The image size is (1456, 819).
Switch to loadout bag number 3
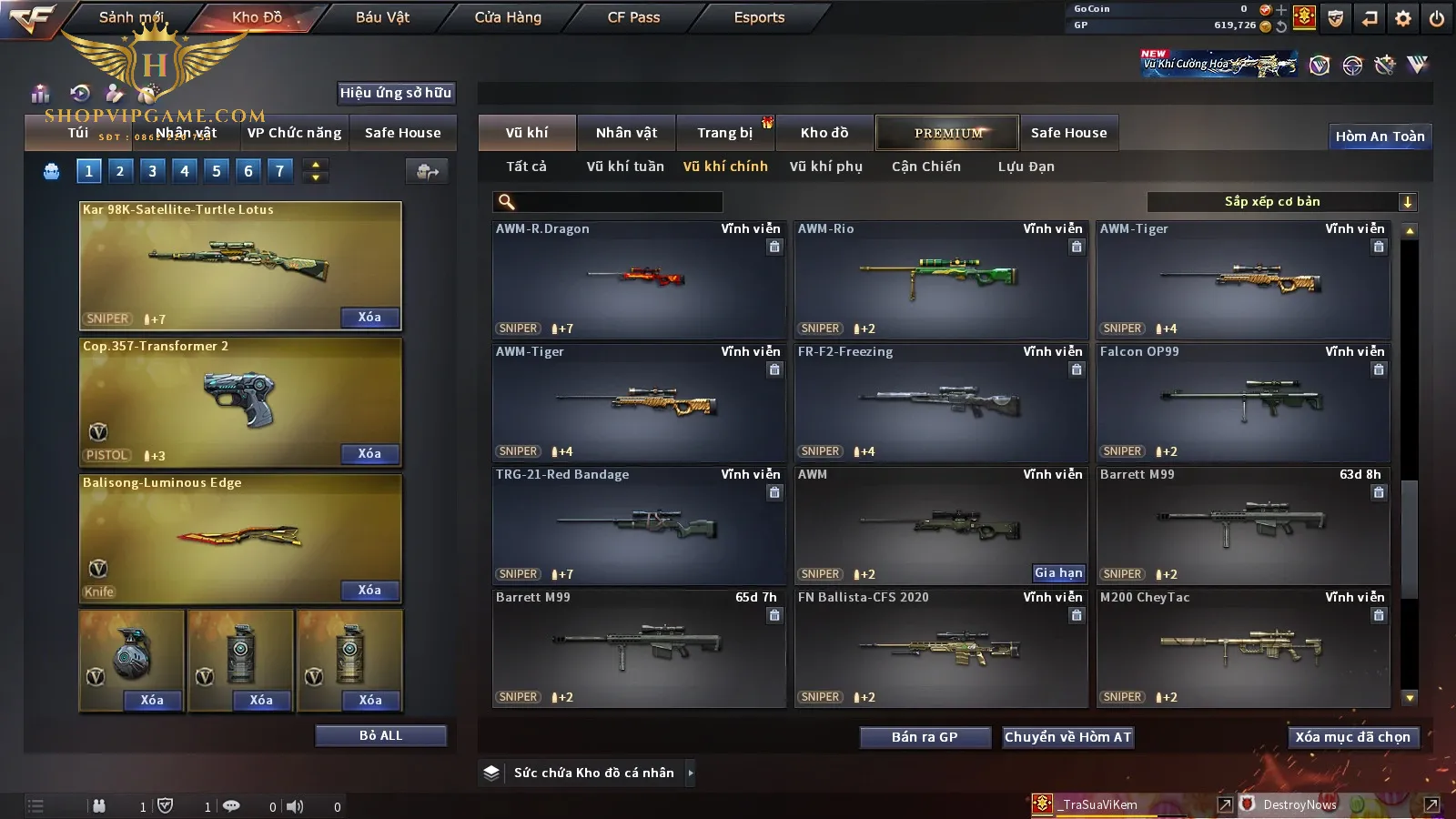click(x=152, y=171)
